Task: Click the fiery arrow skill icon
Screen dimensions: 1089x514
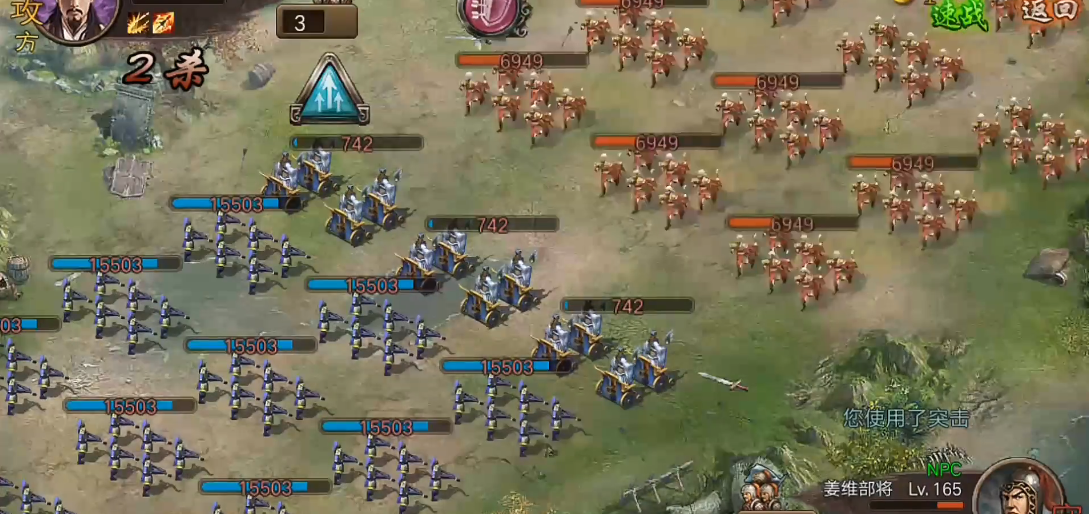Action: coord(163,23)
